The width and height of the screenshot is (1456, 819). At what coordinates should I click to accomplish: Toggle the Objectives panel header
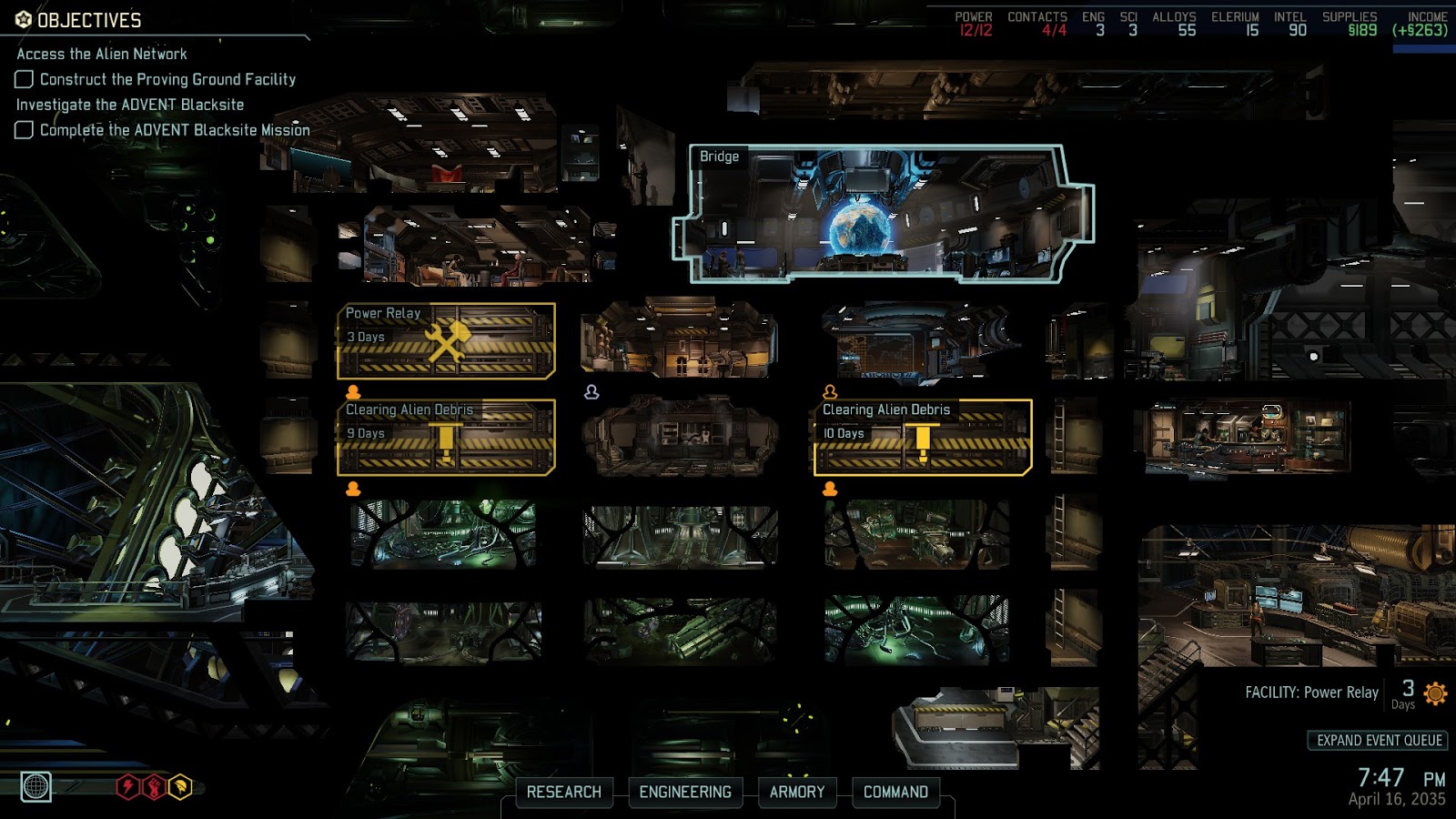pos(89,20)
